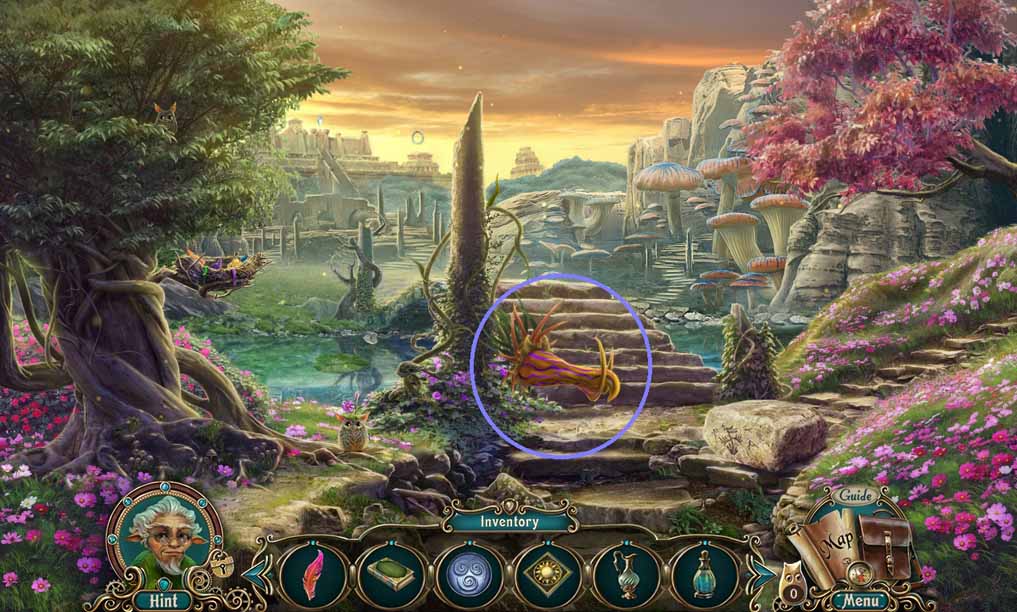Image resolution: width=1017 pixels, height=612 pixels.
Task: Open the strategy Guide
Action: click(x=856, y=495)
